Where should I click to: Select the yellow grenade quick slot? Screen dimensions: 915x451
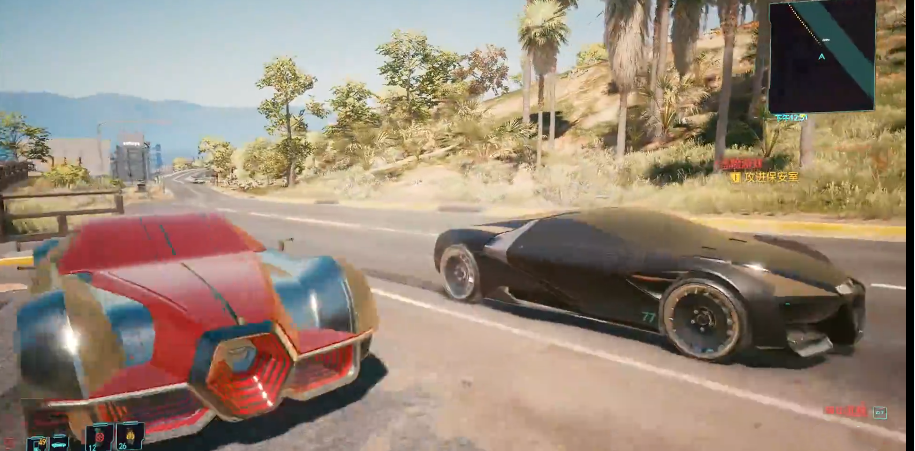[x=130, y=436]
